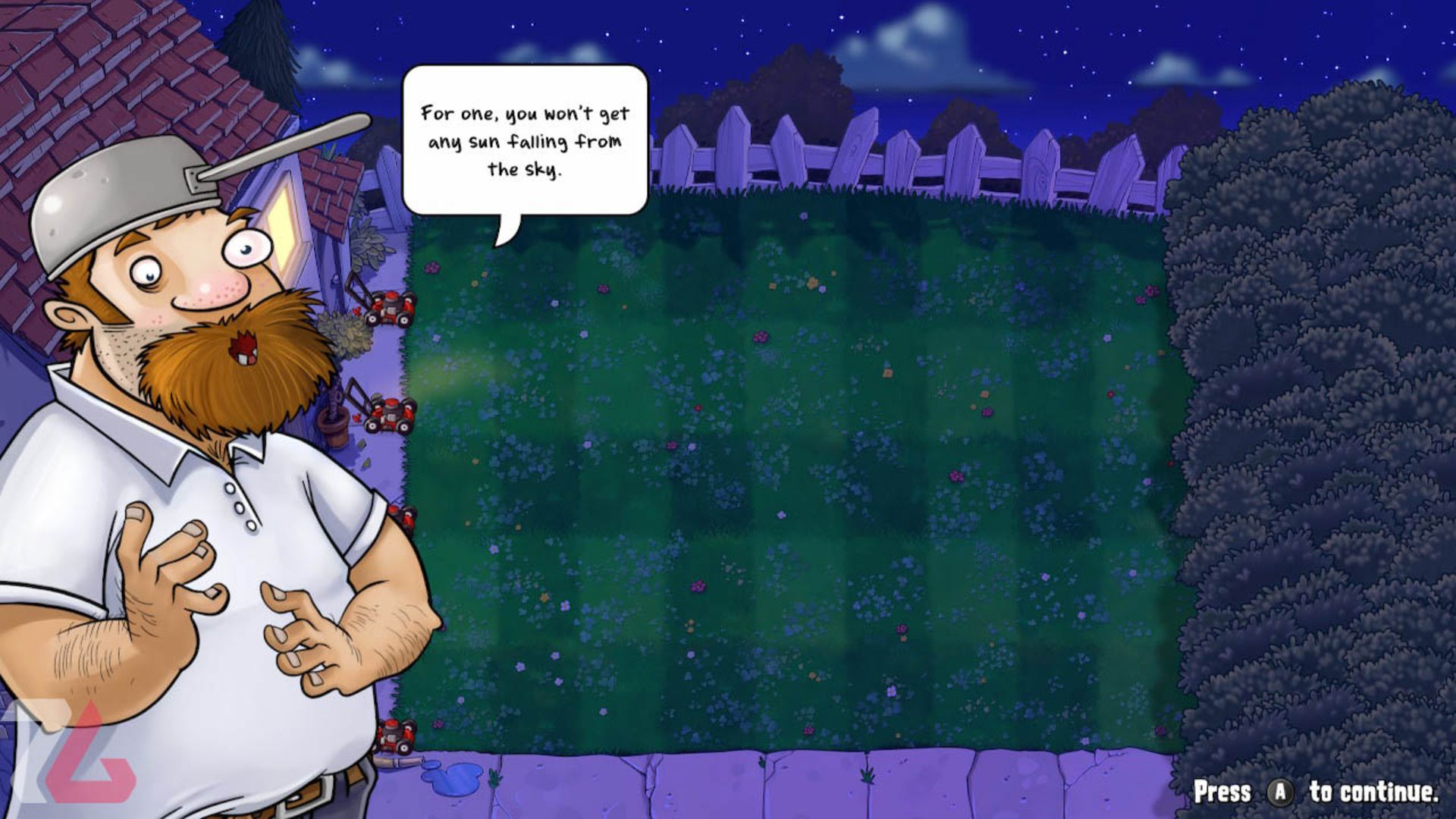Screen dimensions: 1456x819
Task: Click the partially hidden mower behind Dave's shoulder
Action: click(x=403, y=517)
